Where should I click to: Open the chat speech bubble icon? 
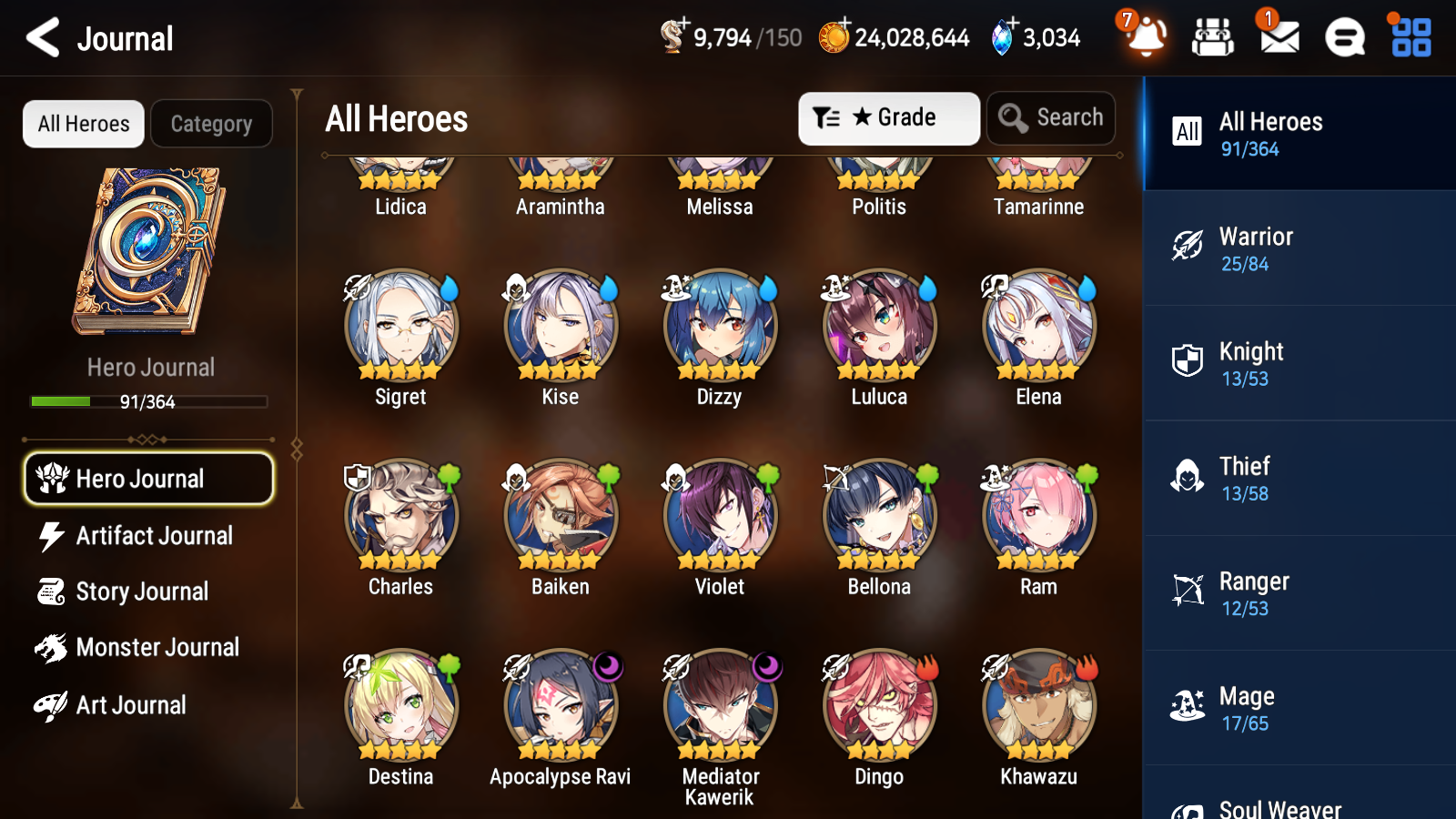click(x=1344, y=38)
